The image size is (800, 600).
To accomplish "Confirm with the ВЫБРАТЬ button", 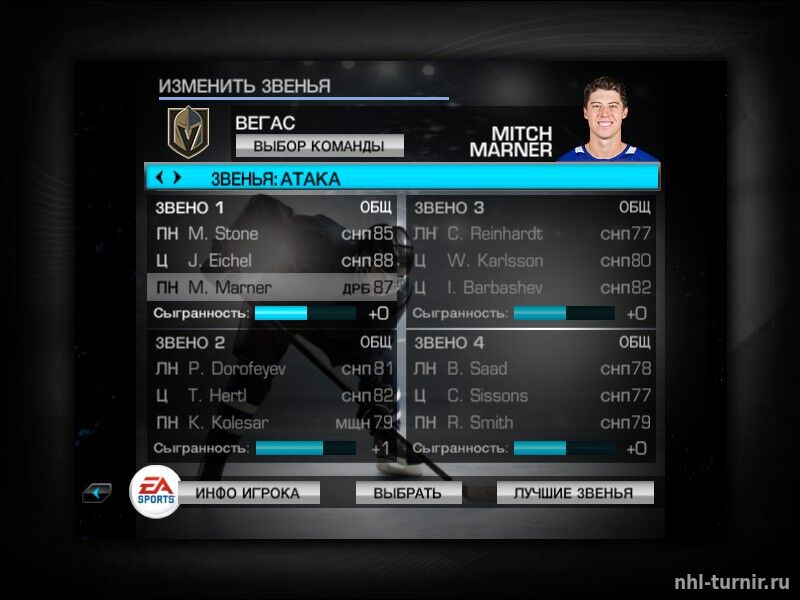I will 407,493.
